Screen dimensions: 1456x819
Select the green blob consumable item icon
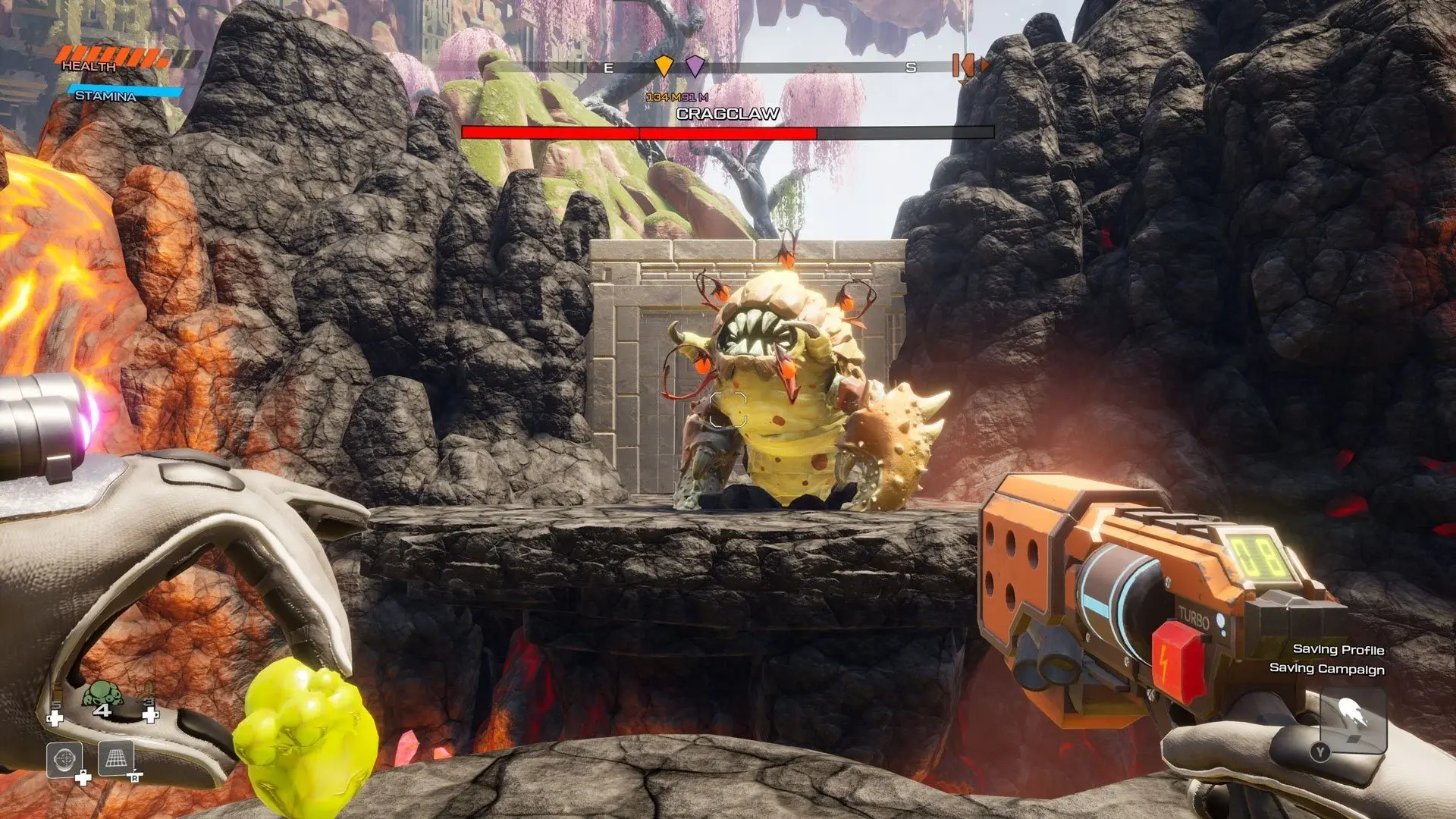coord(102,695)
